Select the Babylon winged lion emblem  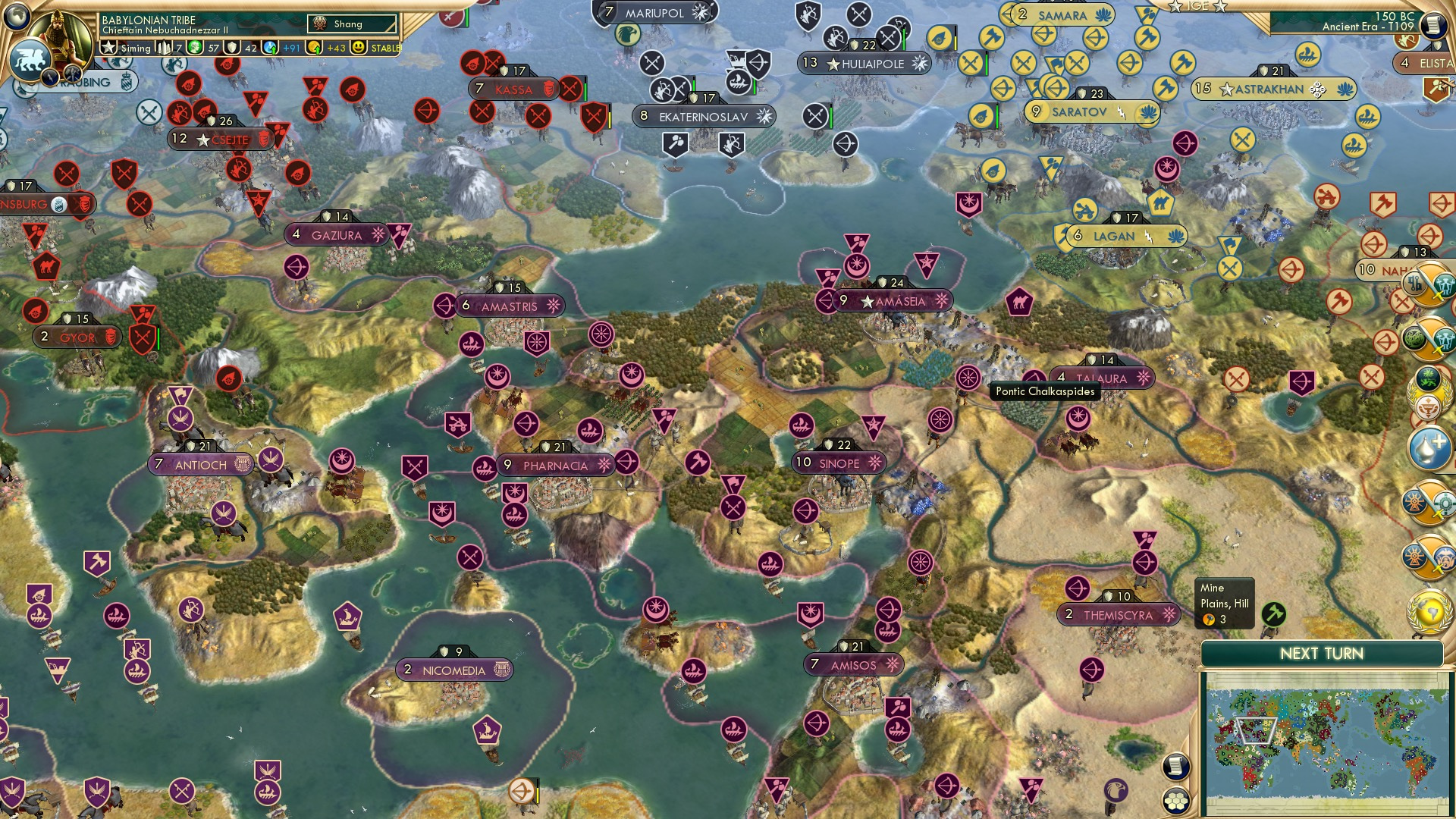point(31,59)
